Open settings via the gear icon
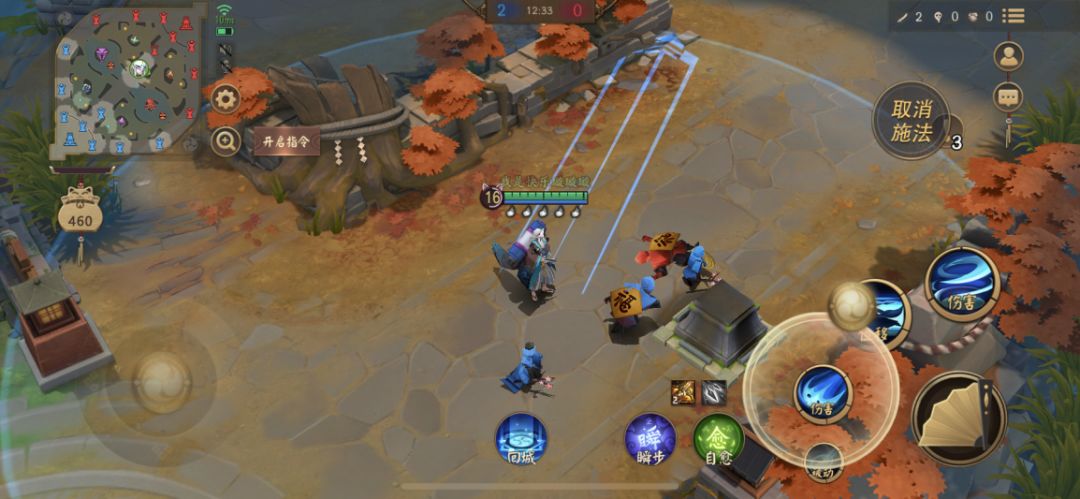The width and height of the screenshot is (1080, 499). pyautogui.click(x=226, y=100)
